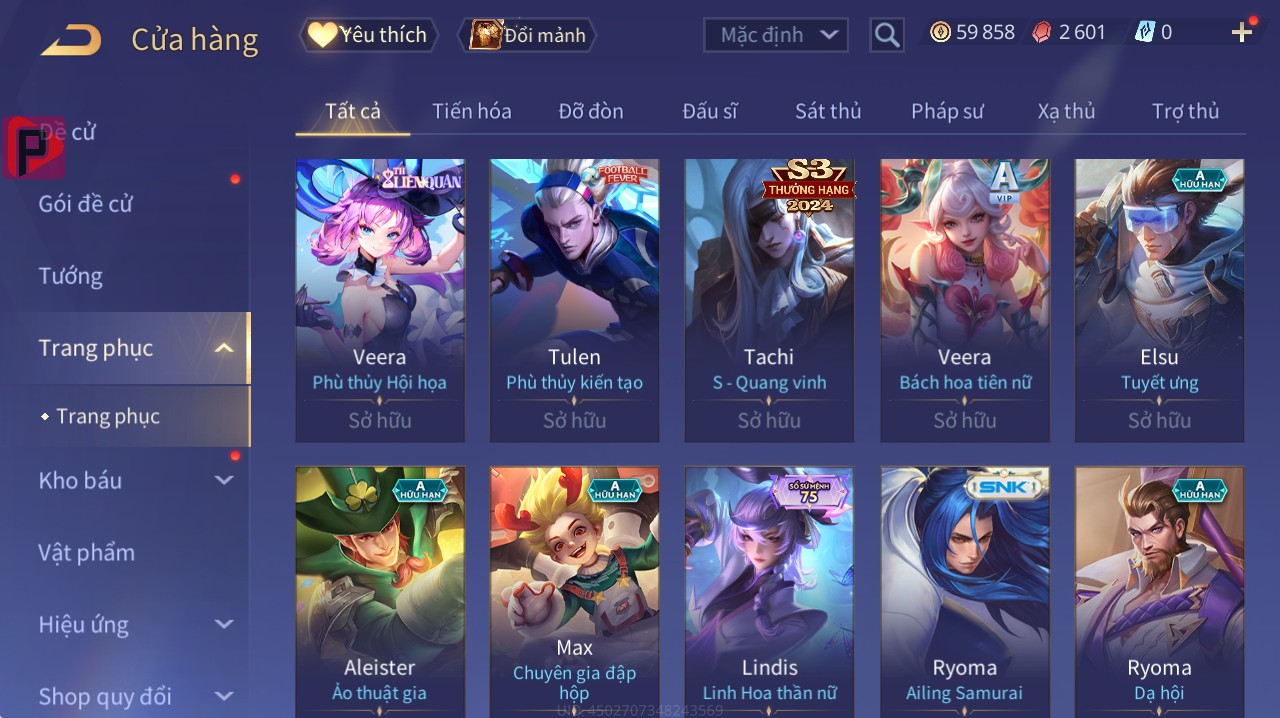
Task: Select the Sát thủ category tab
Action: click(828, 111)
